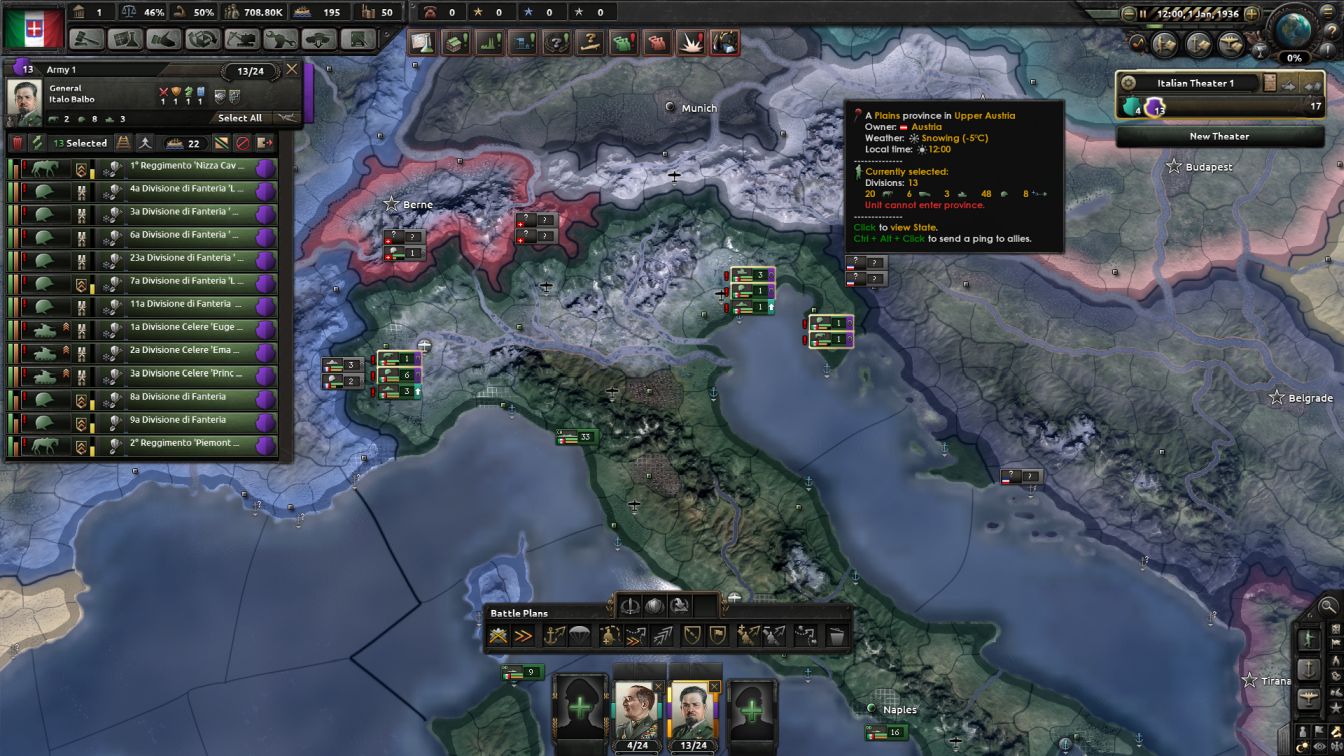Toggle the railroad movement mode for the army
The width and height of the screenshot is (1344, 756).
(x=122, y=143)
